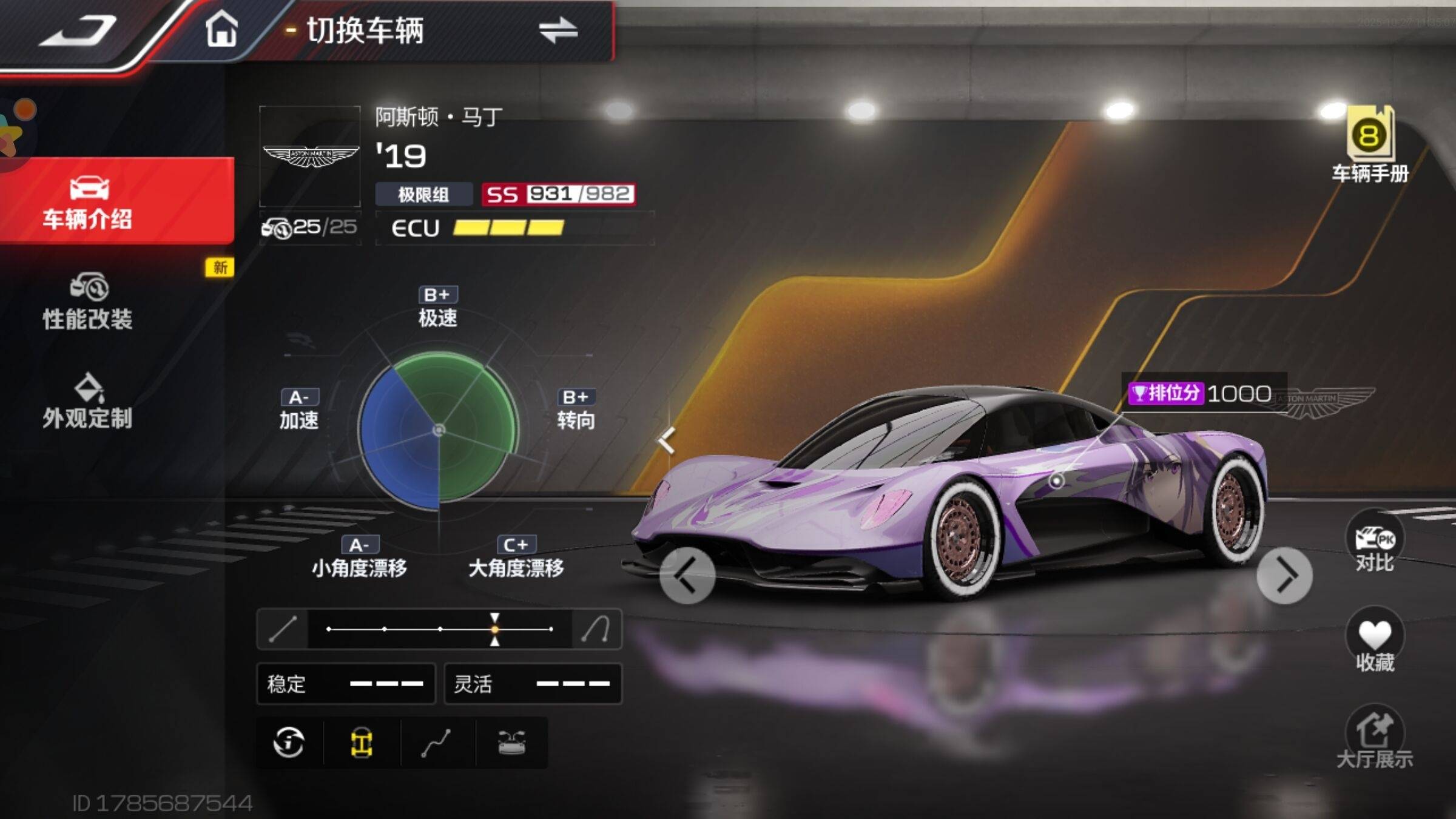Select the yellow car chassis icon
Viewport: 1456px width, 819px height.
point(362,742)
